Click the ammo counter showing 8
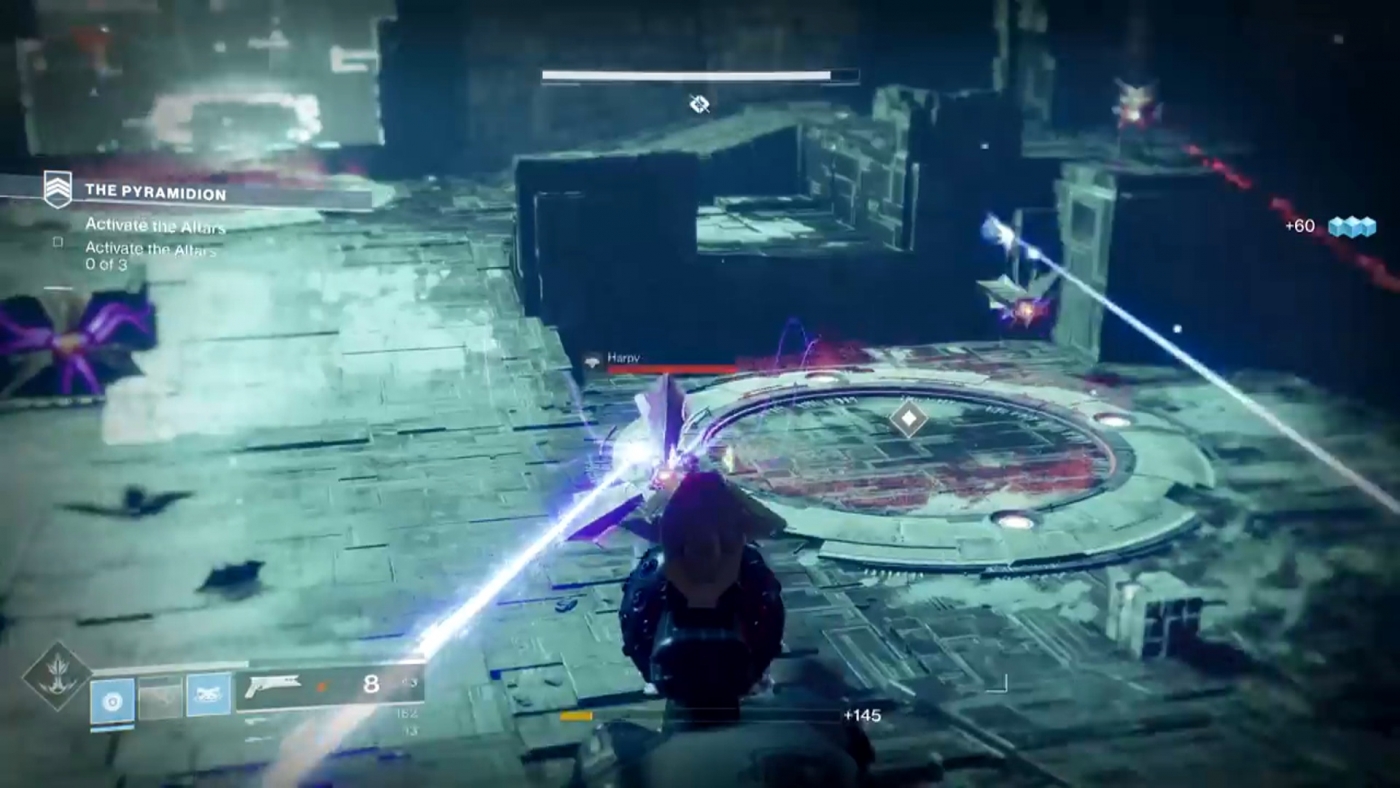This screenshot has height=788, width=1400. pos(370,684)
